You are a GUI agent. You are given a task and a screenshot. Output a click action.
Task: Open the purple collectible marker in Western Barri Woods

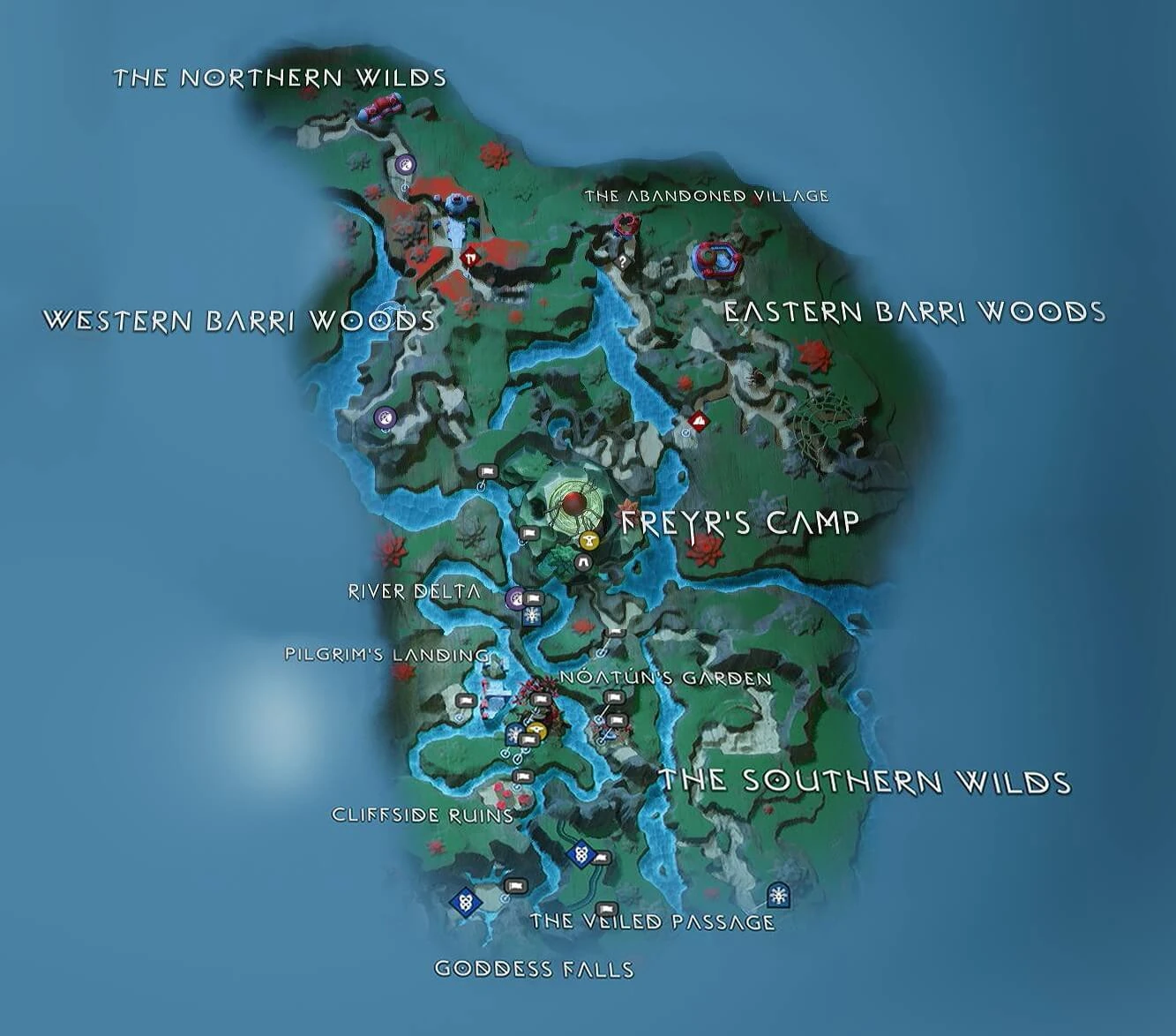pyautogui.click(x=384, y=418)
